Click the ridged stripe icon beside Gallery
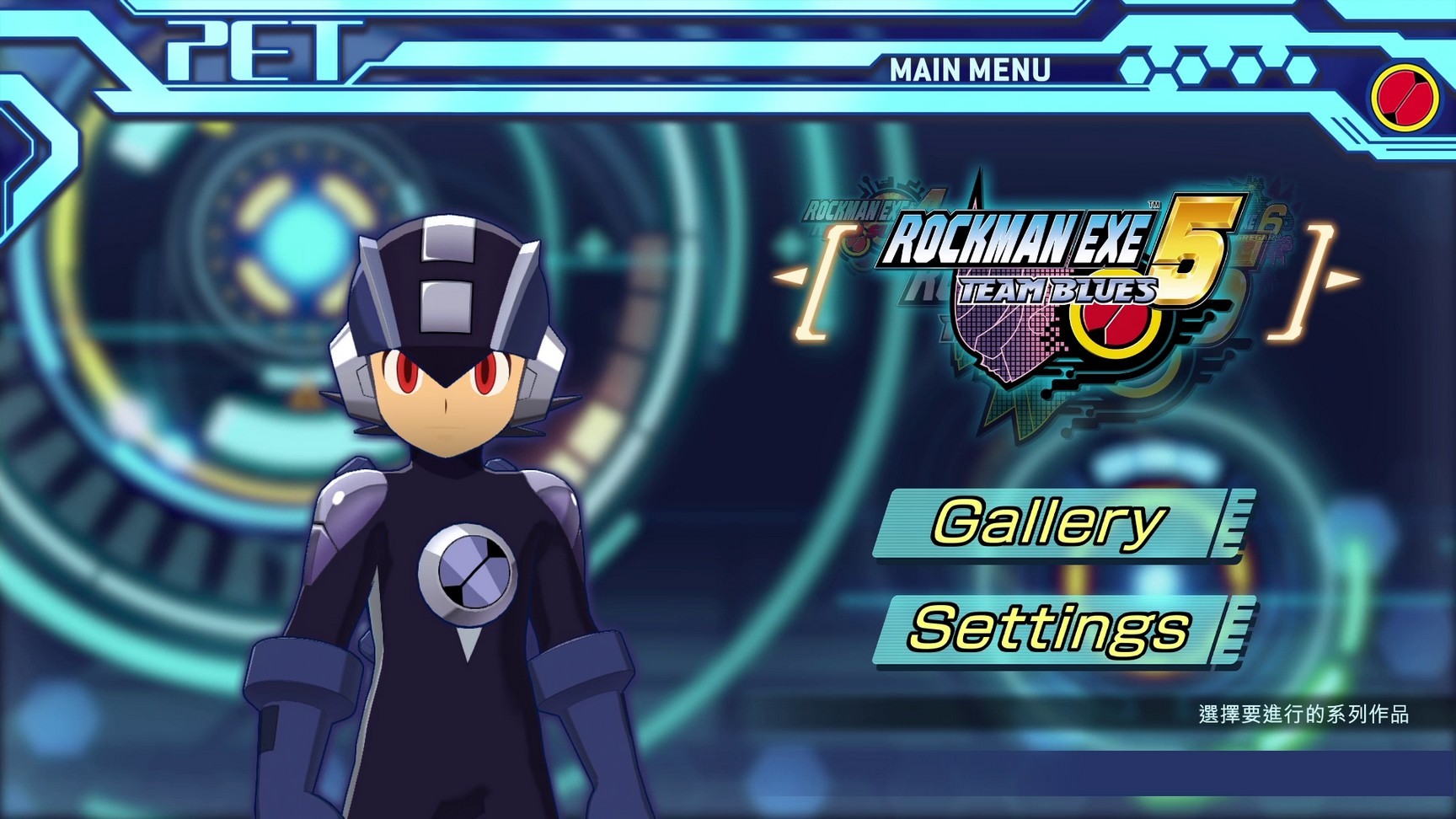The image size is (1456, 819). point(1236,523)
